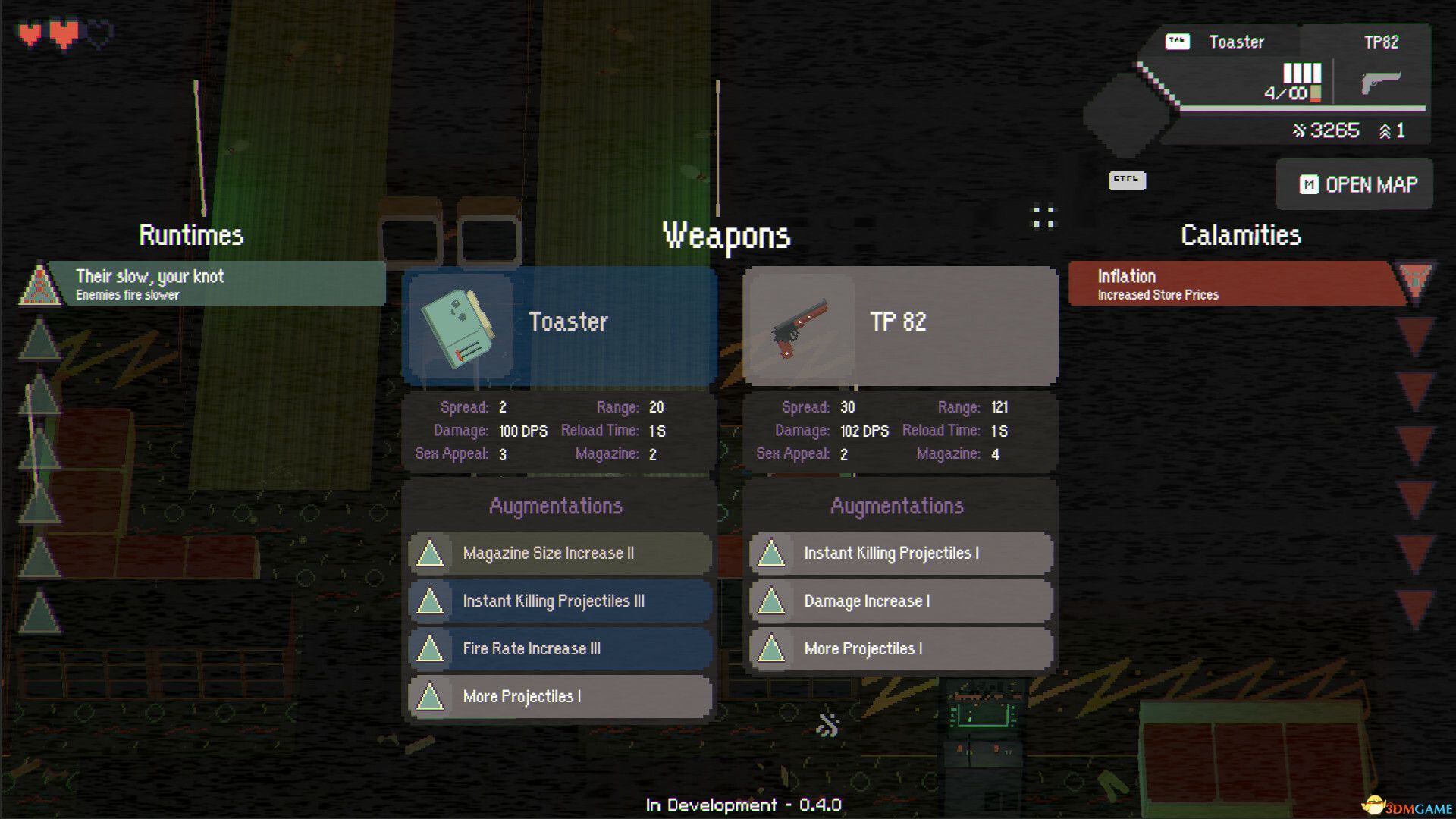The image size is (1456, 819).
Task: Click the triangle beside Magazine Size Increase II
Action: click(x=431, y=554)
